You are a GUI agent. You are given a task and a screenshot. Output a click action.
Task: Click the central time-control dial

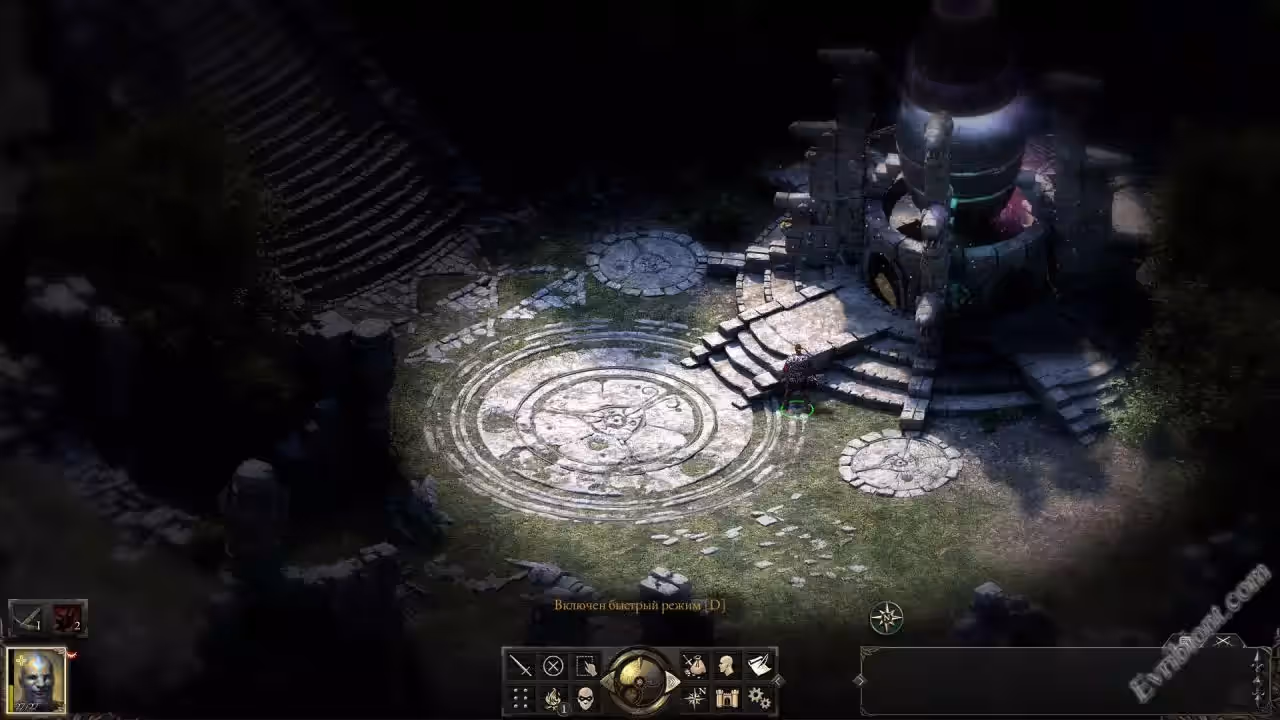point(640,681)
